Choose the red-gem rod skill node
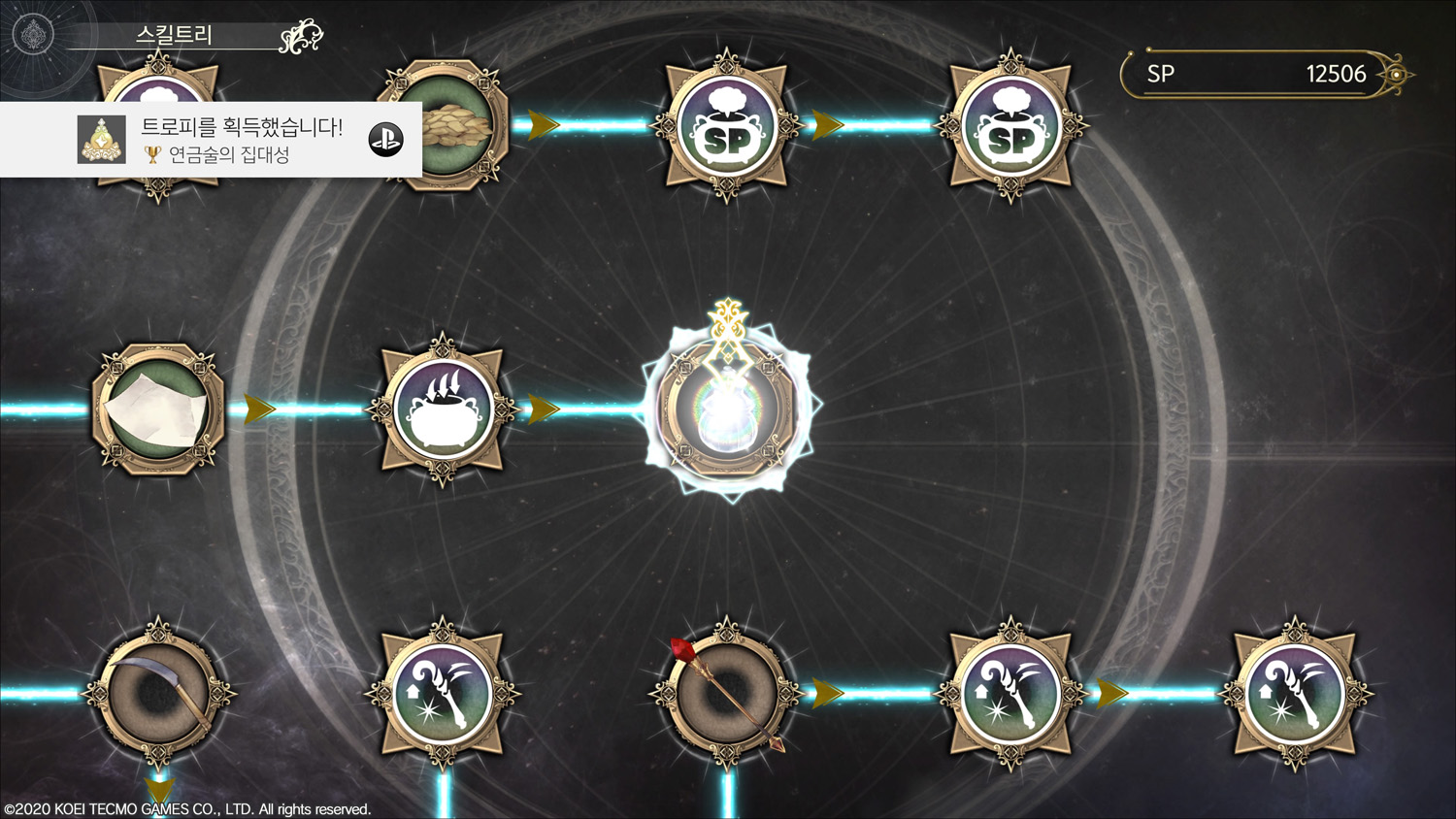 point(727,693)
